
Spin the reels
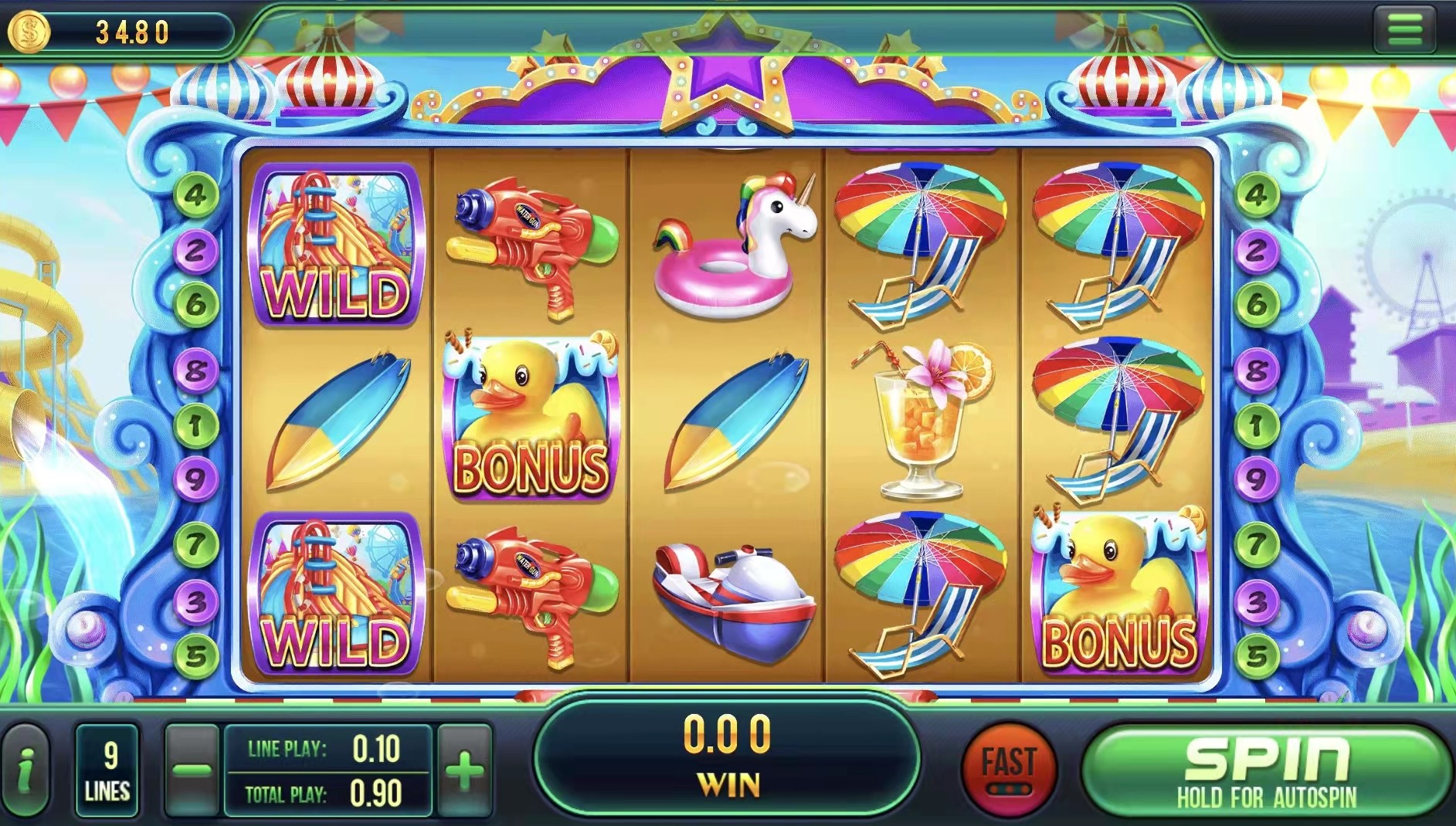(x=1267, y=770)
